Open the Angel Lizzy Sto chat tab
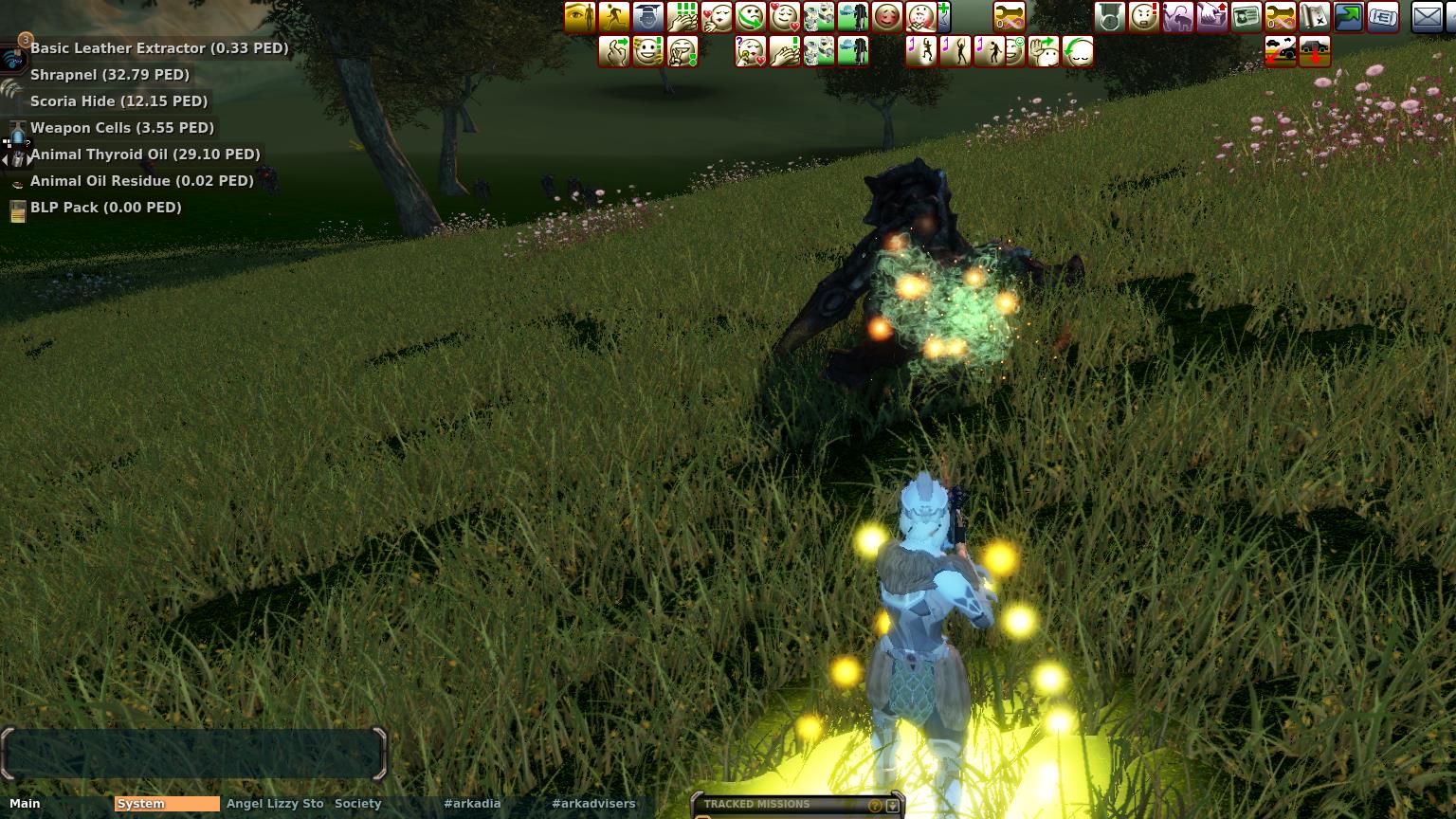This screenshot has height=819, width=1456. [x=275, y=804]
